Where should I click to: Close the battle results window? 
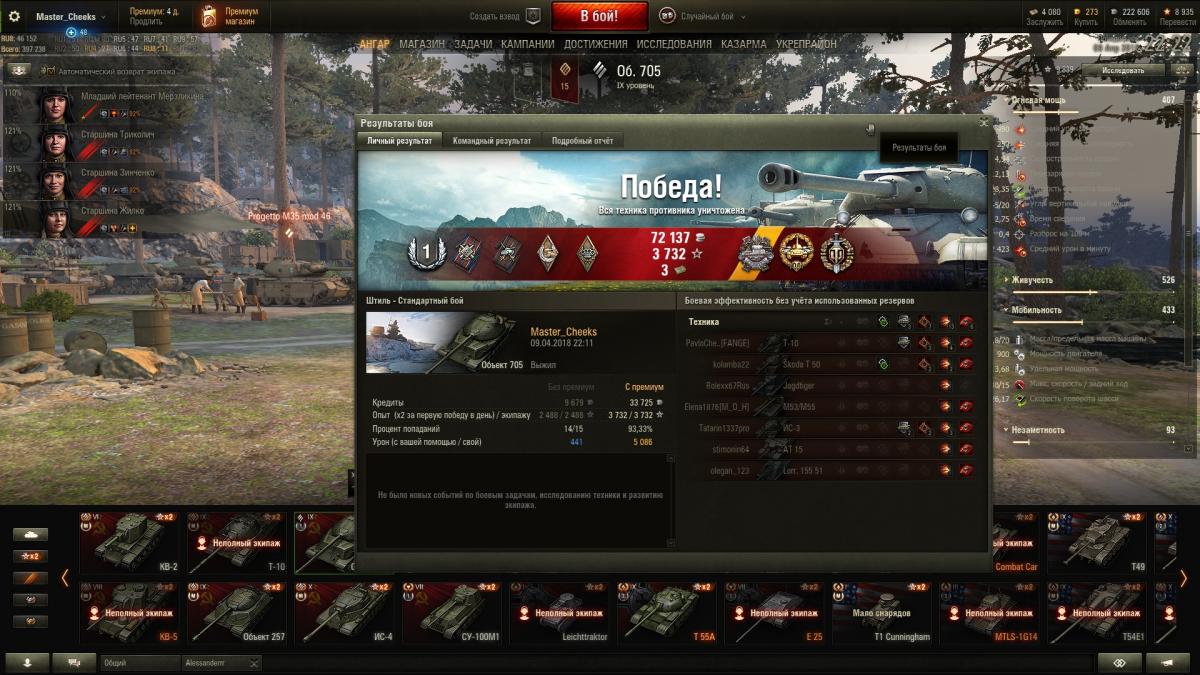tap(983, 122)
